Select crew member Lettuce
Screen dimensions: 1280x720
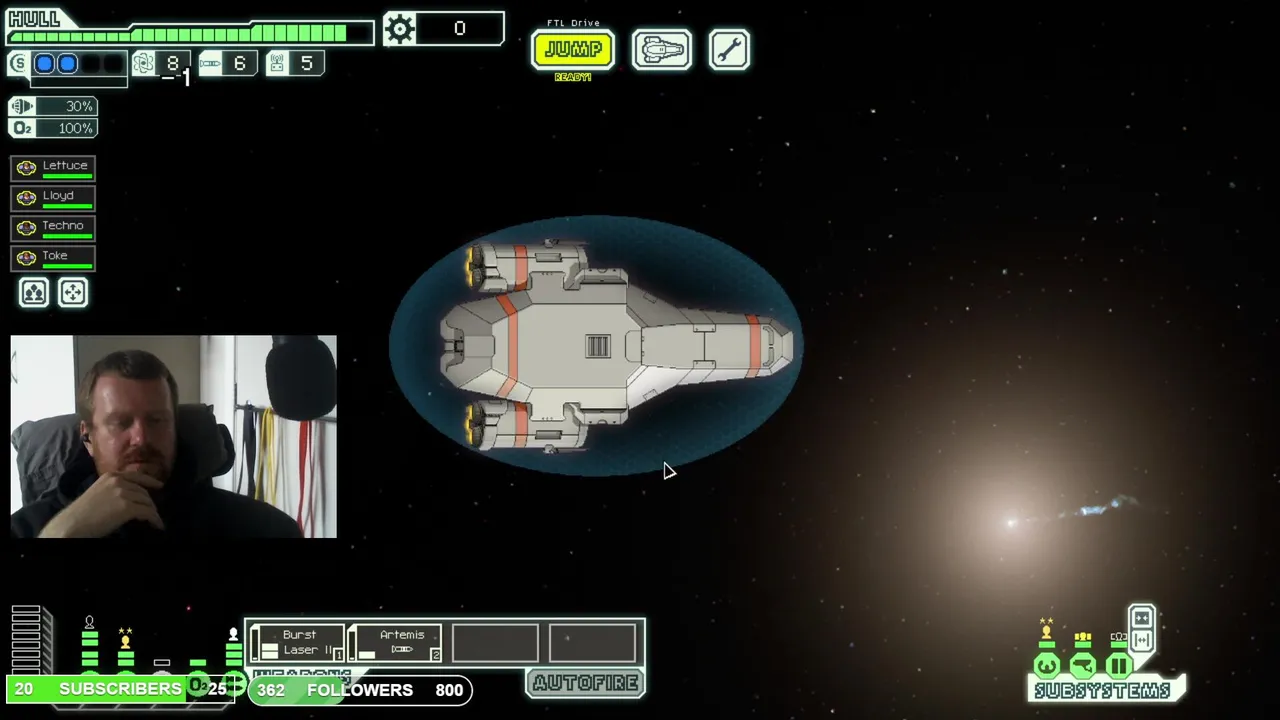(x=54, y=168)
